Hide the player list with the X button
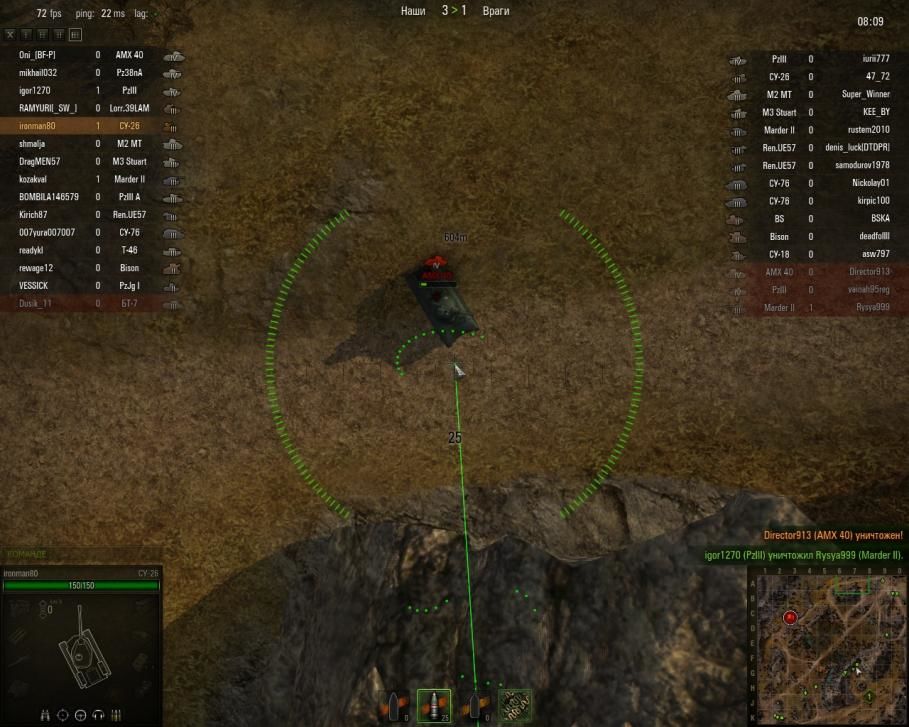The width and height of the screenshot is (909, 727). 11,35
